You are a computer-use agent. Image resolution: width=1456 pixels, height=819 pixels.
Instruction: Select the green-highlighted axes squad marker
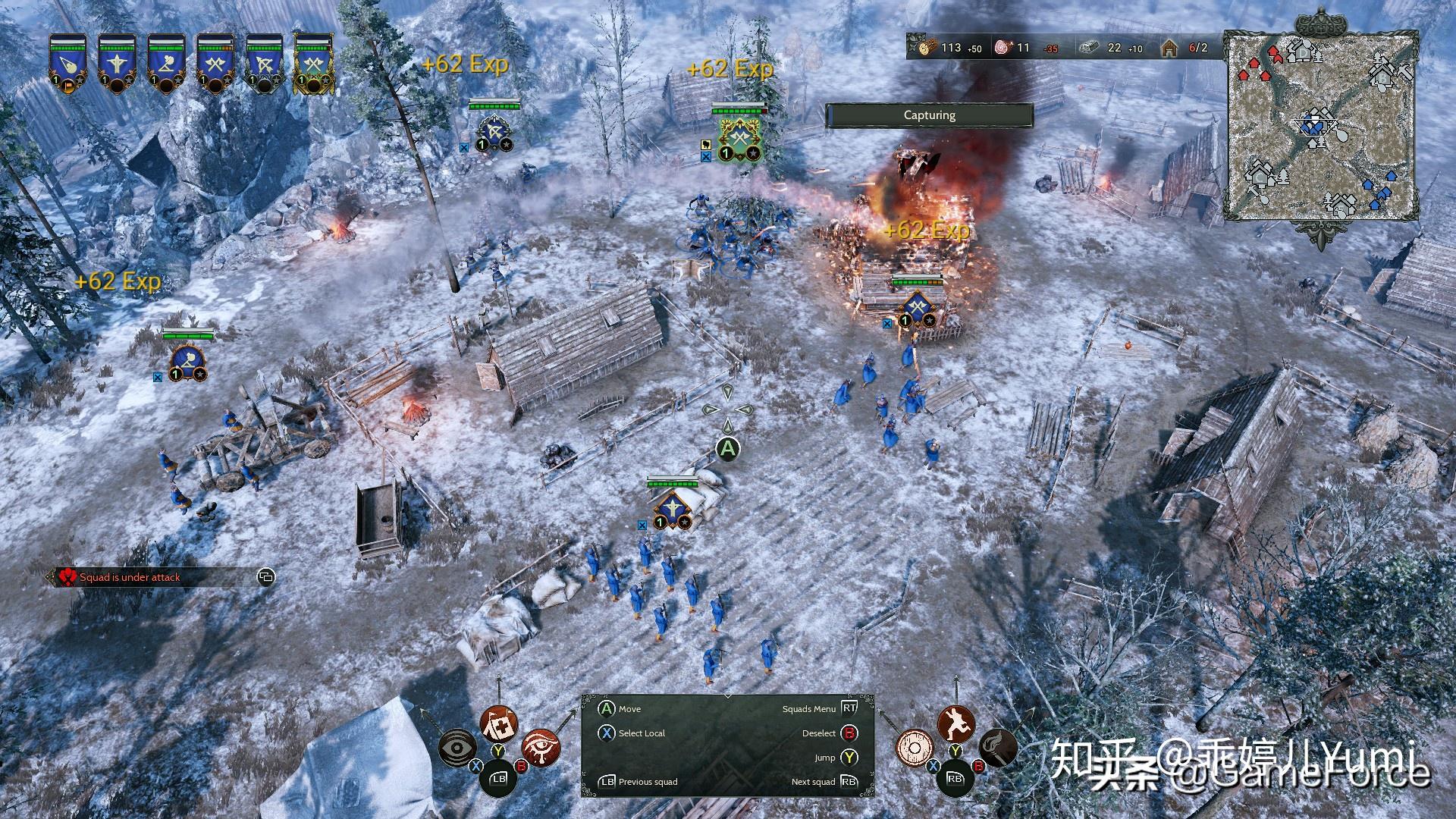(x=739, y=138)
